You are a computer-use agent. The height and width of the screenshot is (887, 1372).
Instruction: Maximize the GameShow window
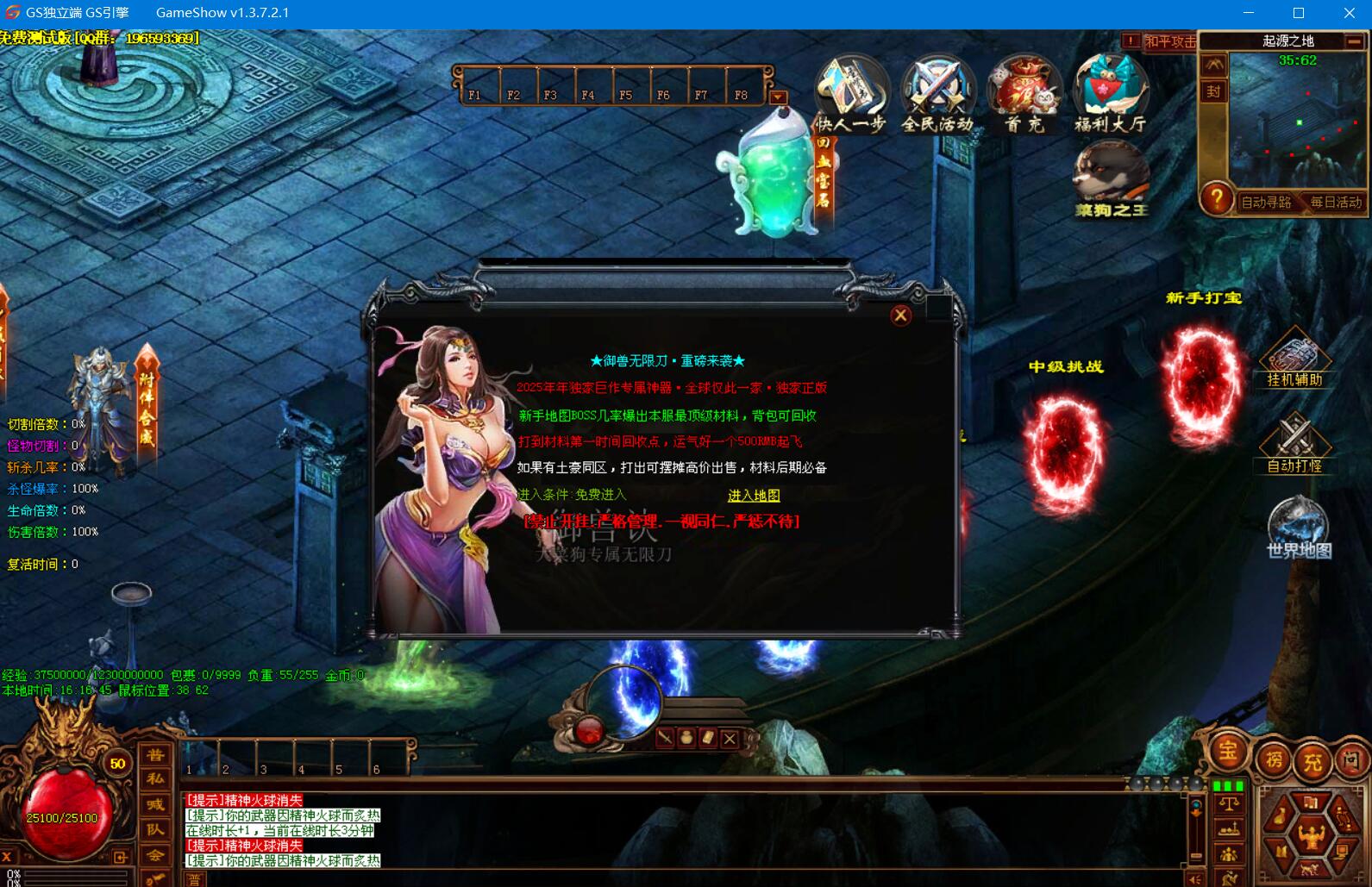click(x=1299, y=13)
